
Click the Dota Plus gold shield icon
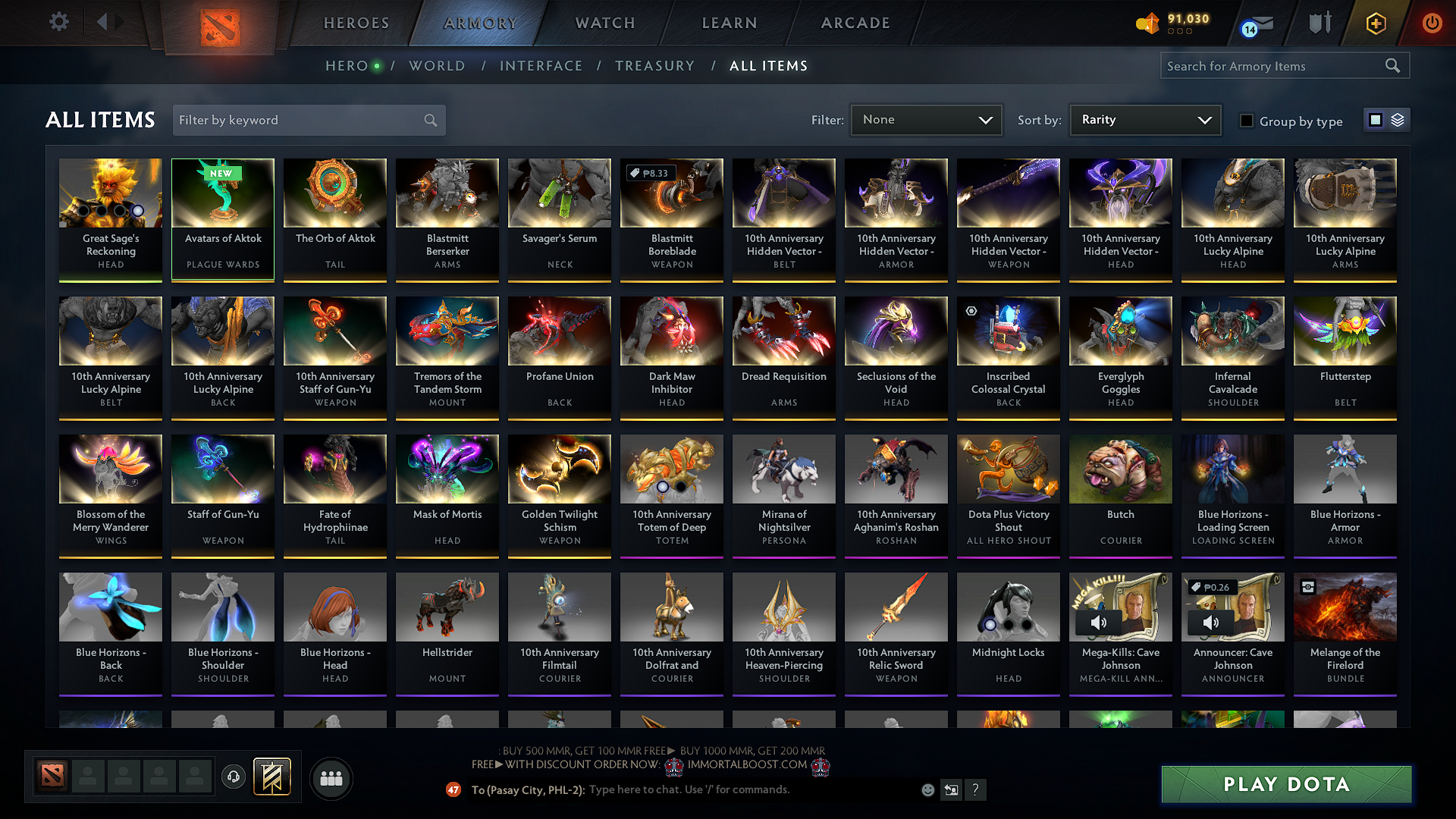tap(1375, 23)
